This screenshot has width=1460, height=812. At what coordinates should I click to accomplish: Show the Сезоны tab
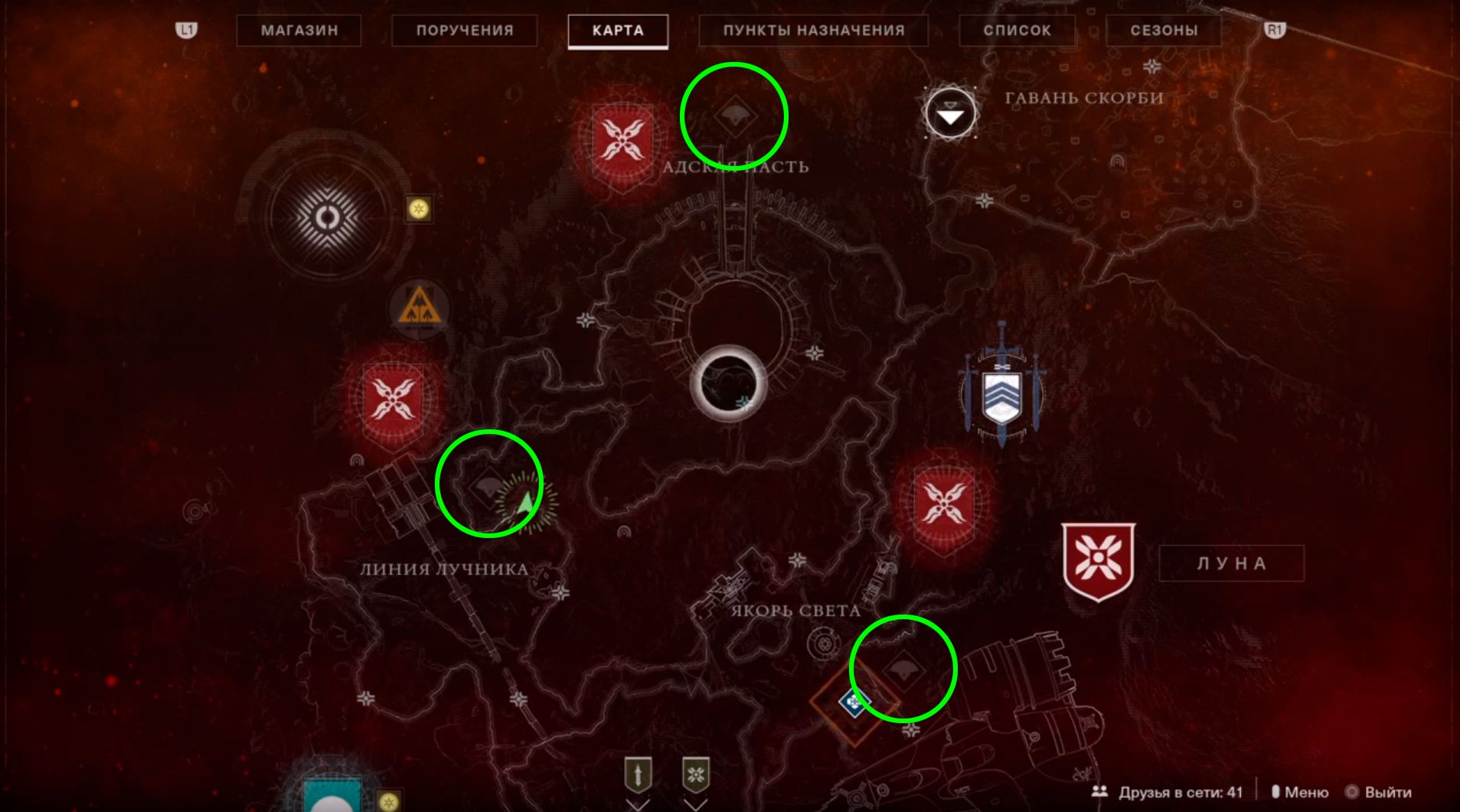pyautogui.click(x=1164, y=31)
